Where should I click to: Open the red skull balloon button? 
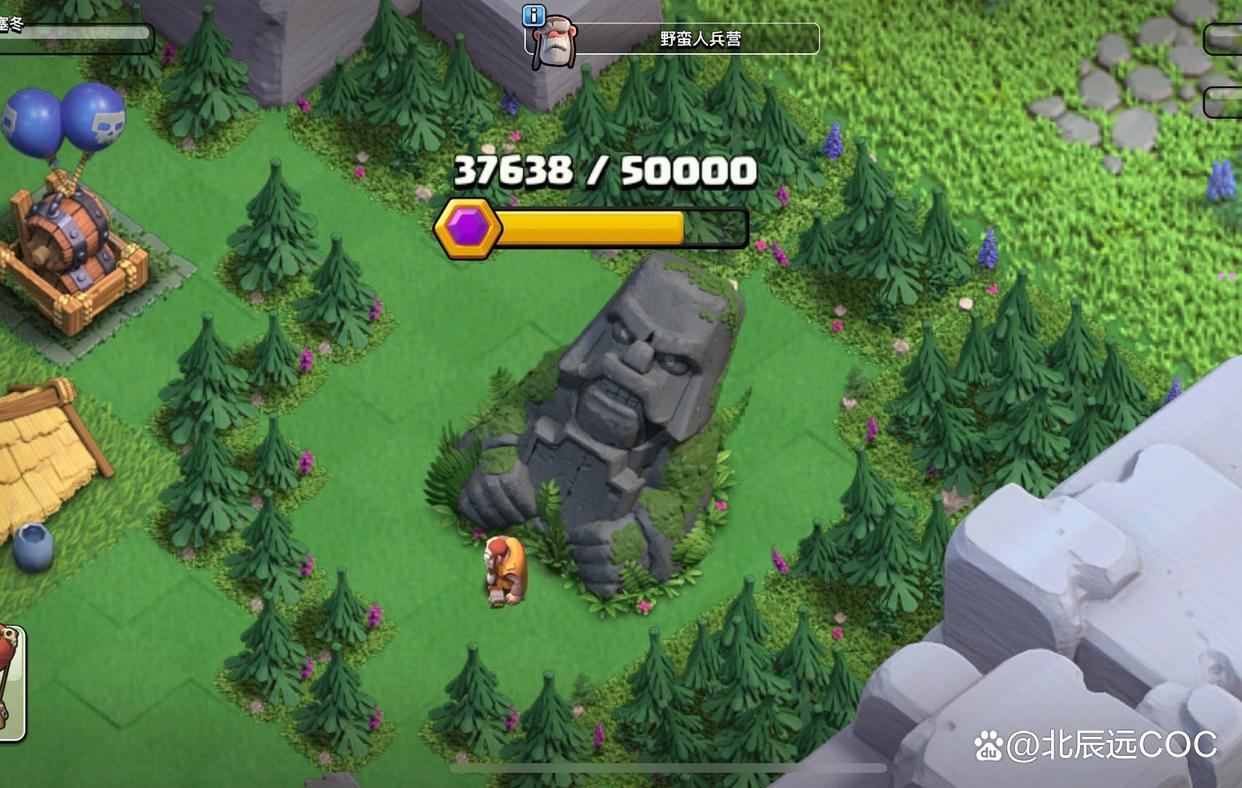(11, 682)
